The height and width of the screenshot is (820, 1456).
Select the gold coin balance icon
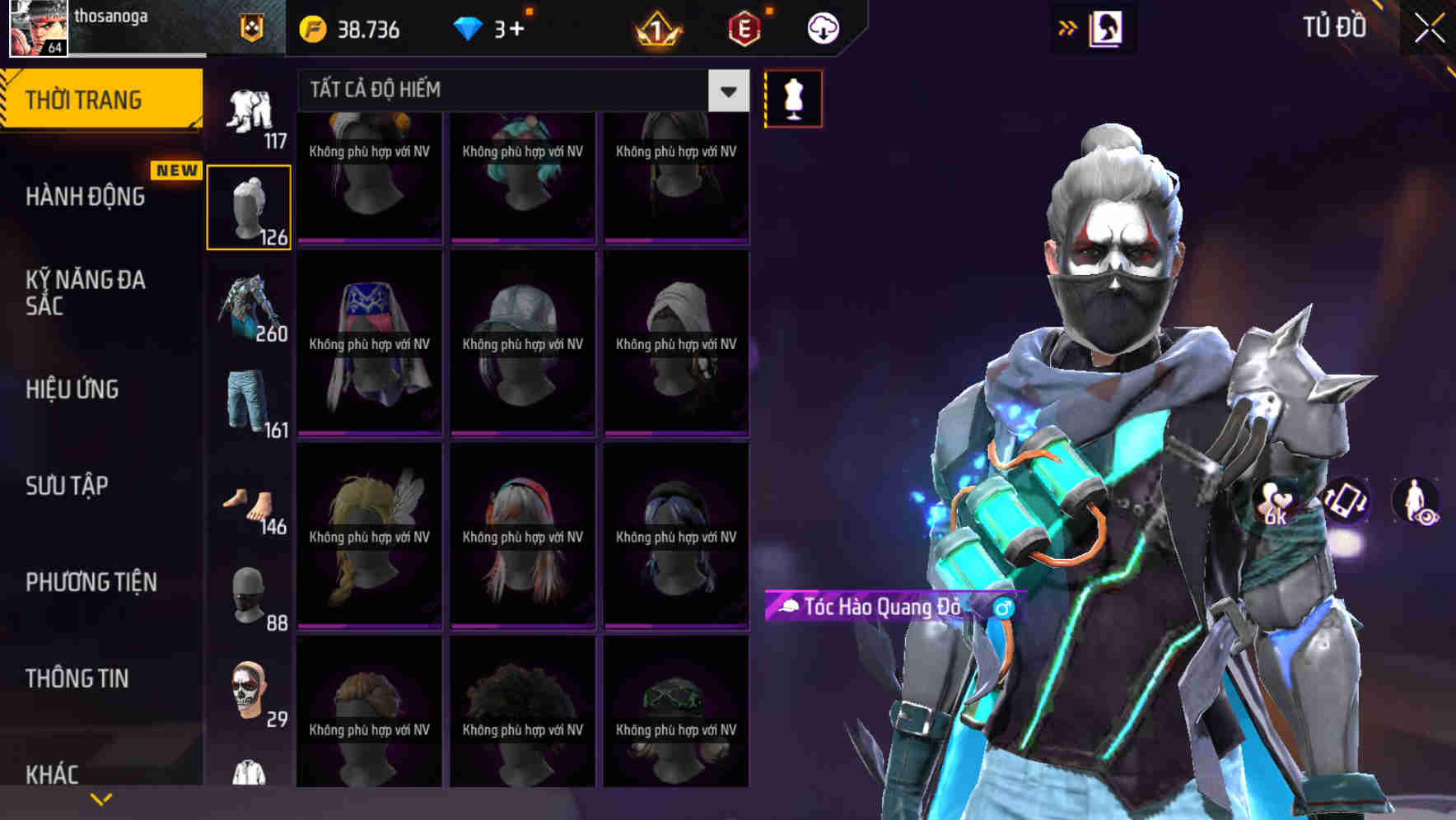[x=311, y=27]
